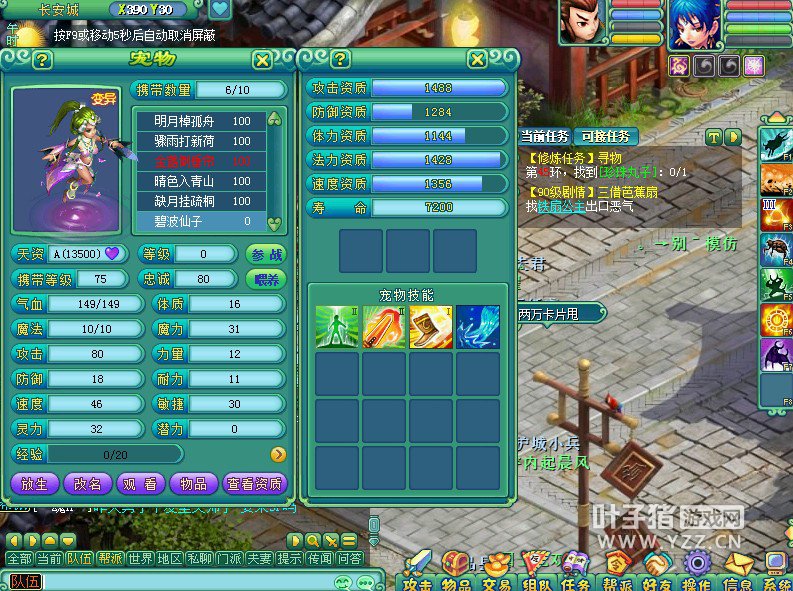Release the pet with 放生
Image resolution: width=793 pixels, height=591 pixels.
[33, 484]
